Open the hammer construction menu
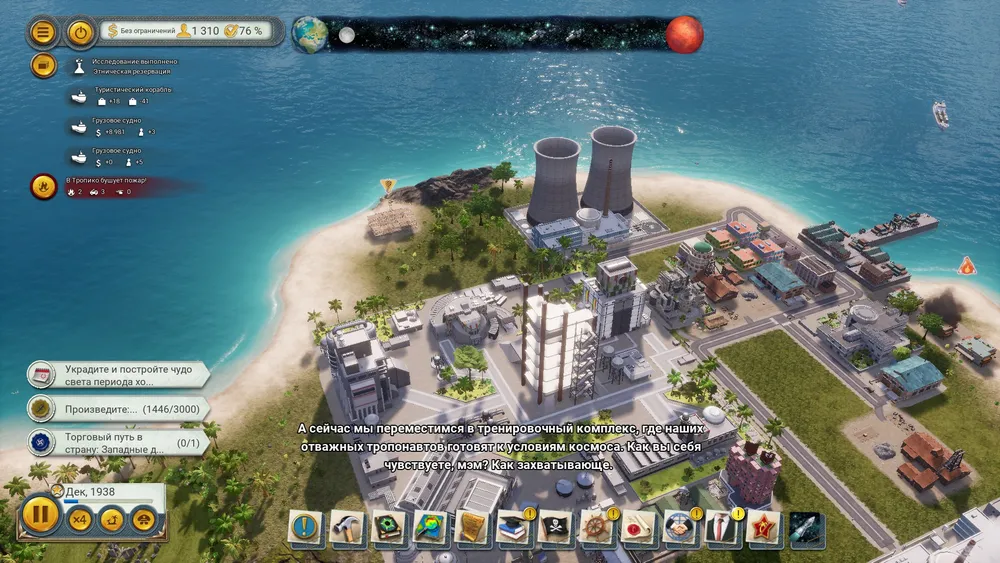 click(x=347, y=527)
